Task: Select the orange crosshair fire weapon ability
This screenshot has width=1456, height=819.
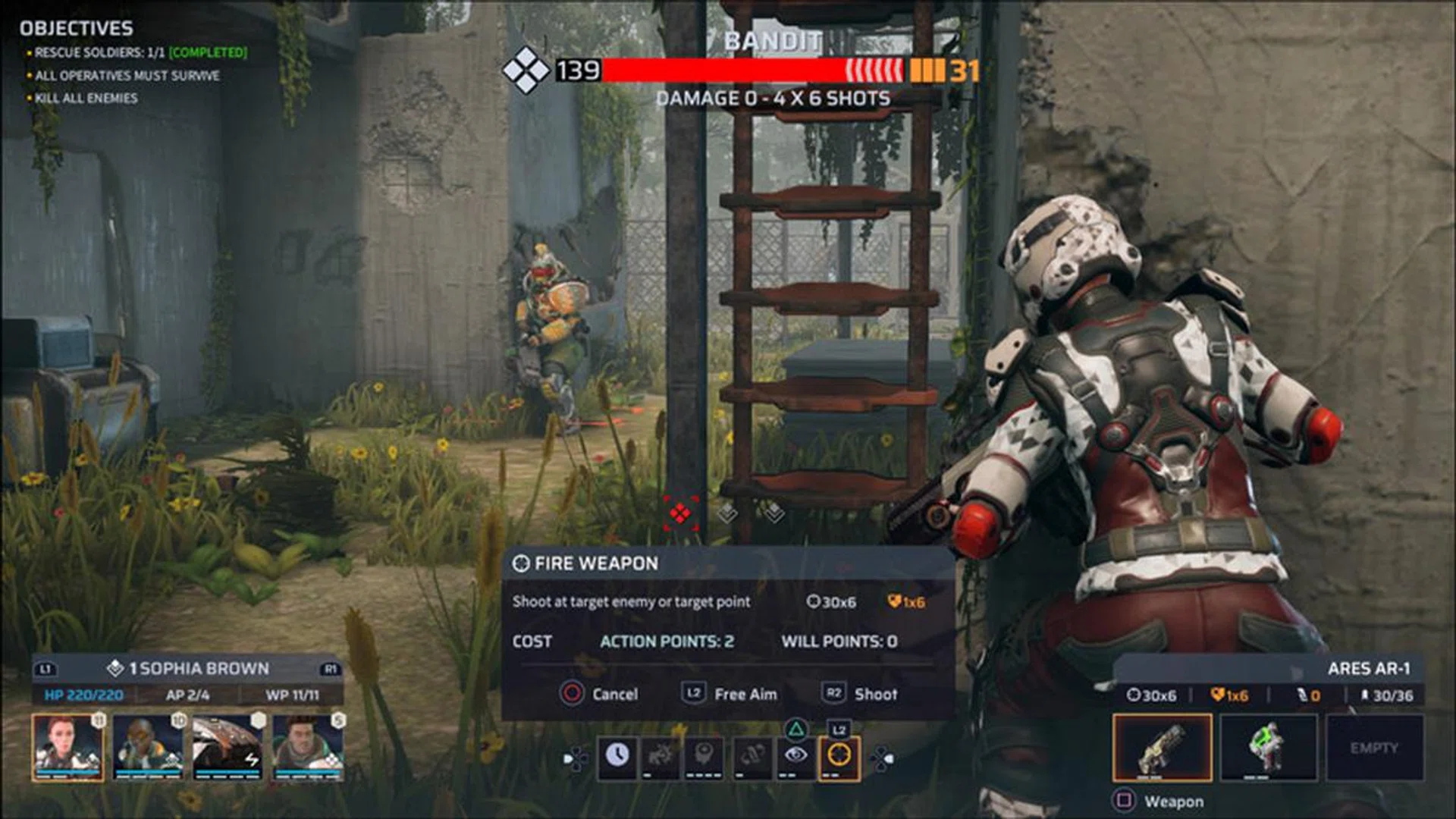Action: click(839, 756)
